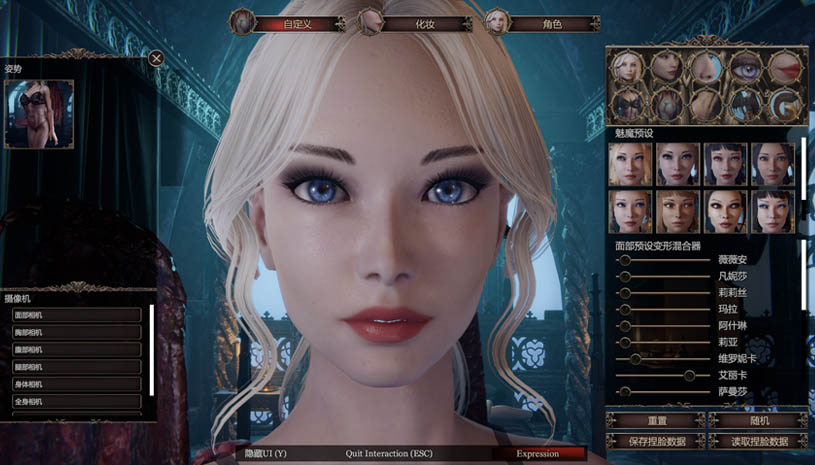815x465 pixels.
Task: Randomize the face with 随机
Action: [x=757, y=421]
